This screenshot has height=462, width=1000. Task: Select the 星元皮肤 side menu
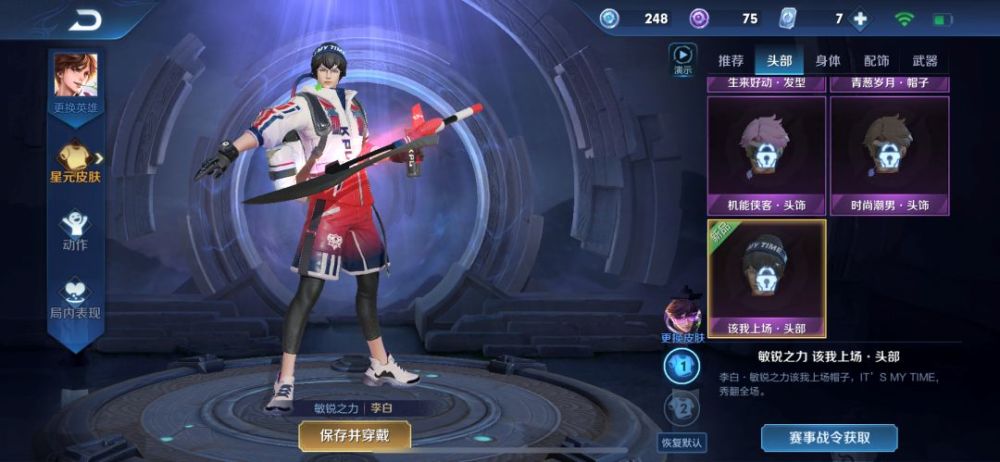(x=75, y=162)
